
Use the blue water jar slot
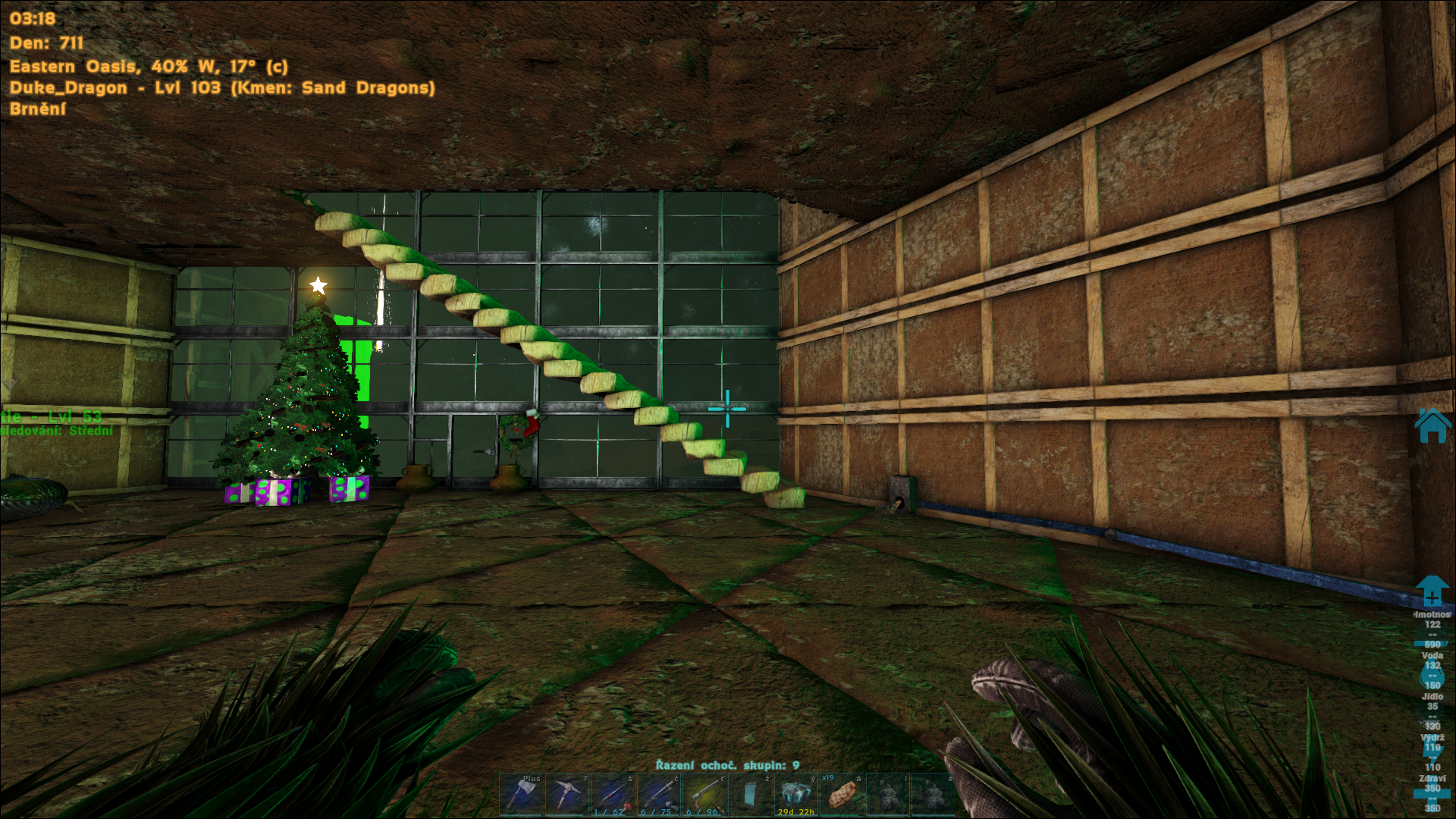coord(750,794)
